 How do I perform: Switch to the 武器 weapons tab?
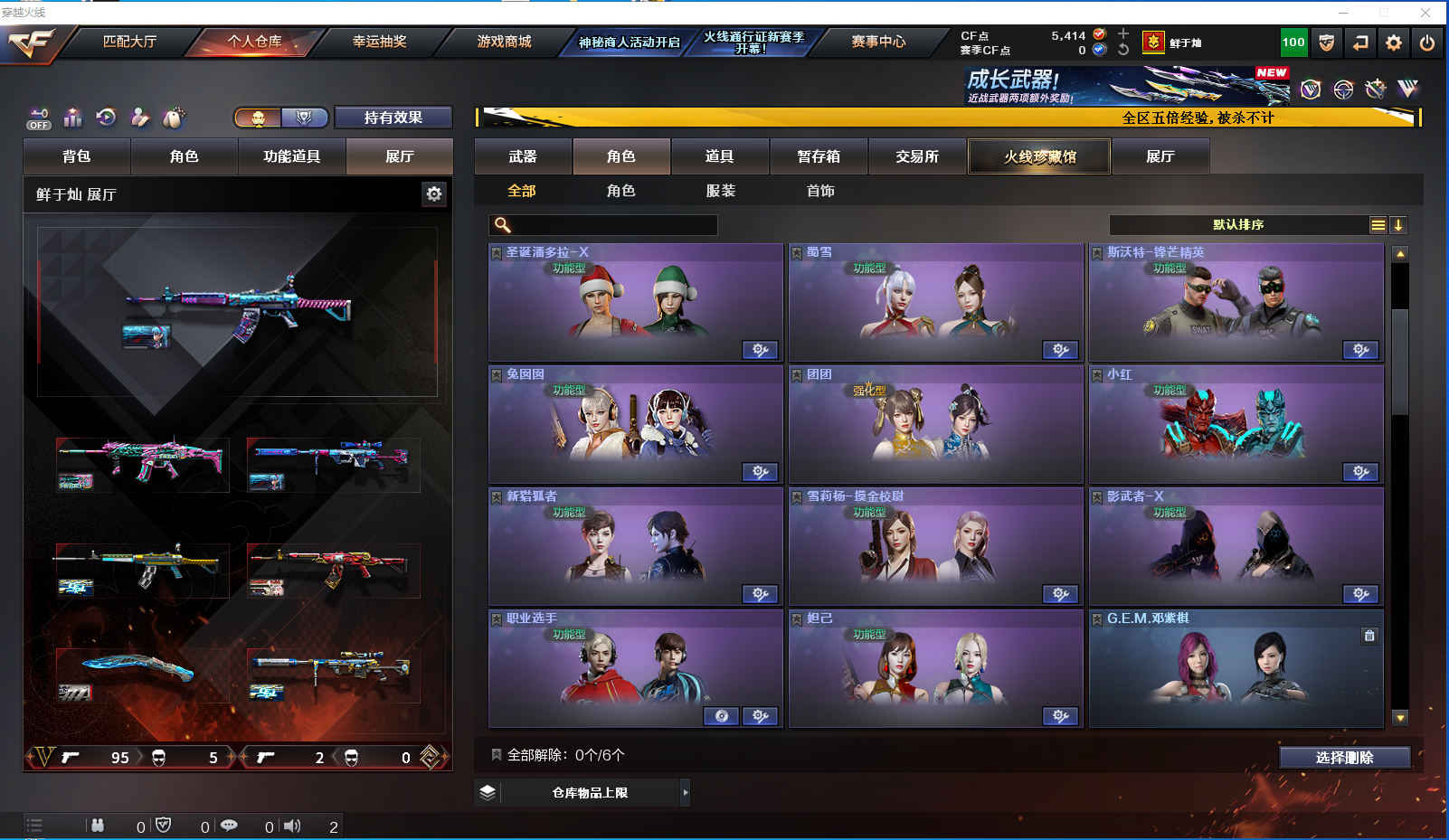[x=523, y=156]
